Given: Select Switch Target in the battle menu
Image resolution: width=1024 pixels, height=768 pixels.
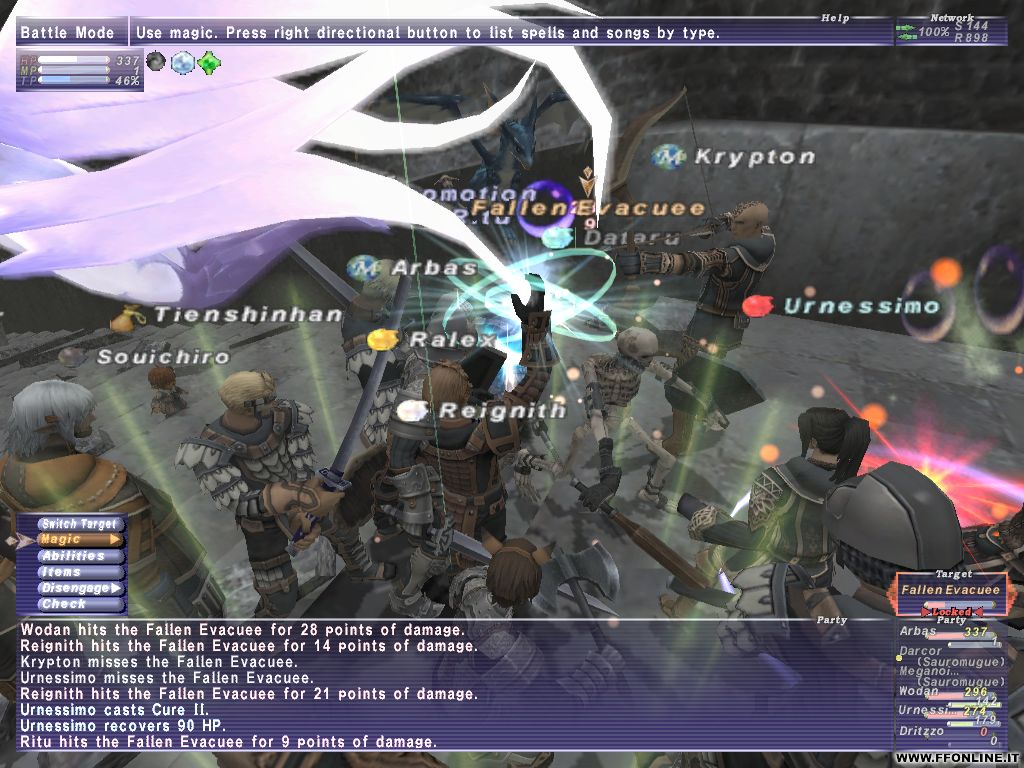Looking at the screenshot, I should pos(79,523).
